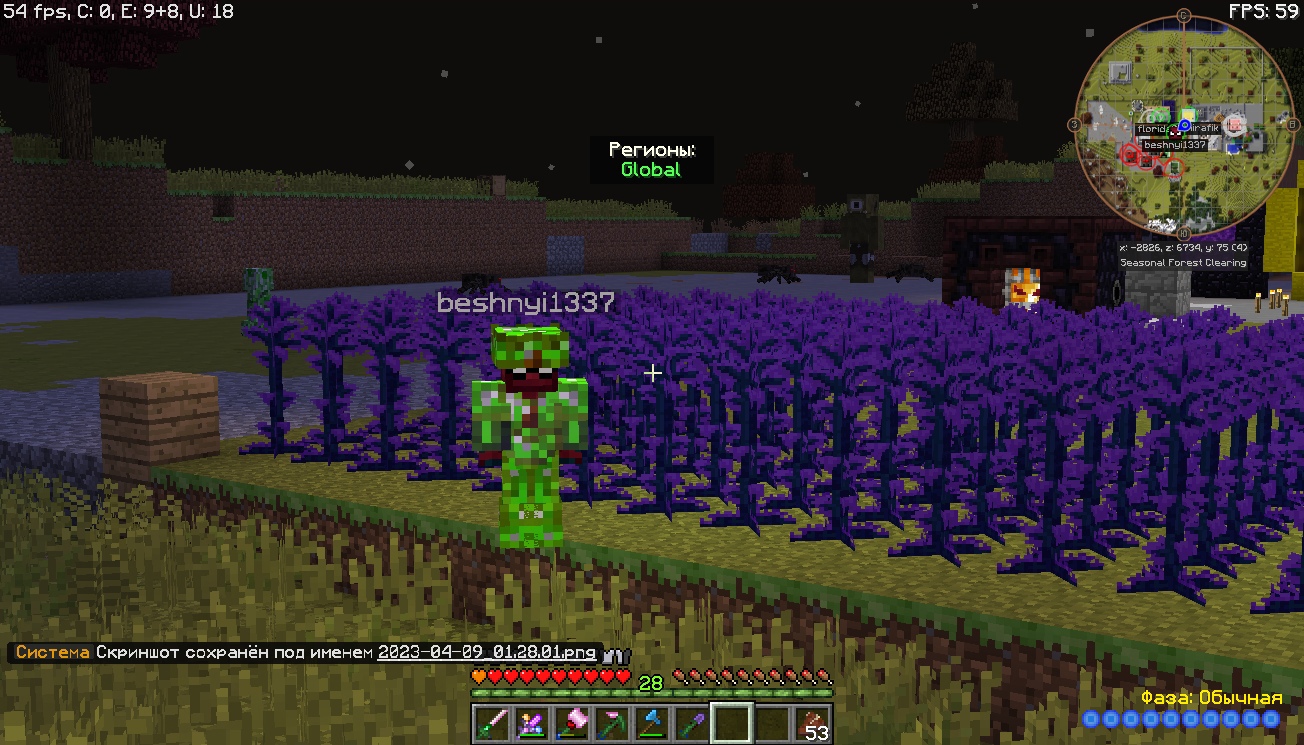Select the pink hammer hotbar slot
The width and height of the screenshot is (1304, 745).
point(570,723)
